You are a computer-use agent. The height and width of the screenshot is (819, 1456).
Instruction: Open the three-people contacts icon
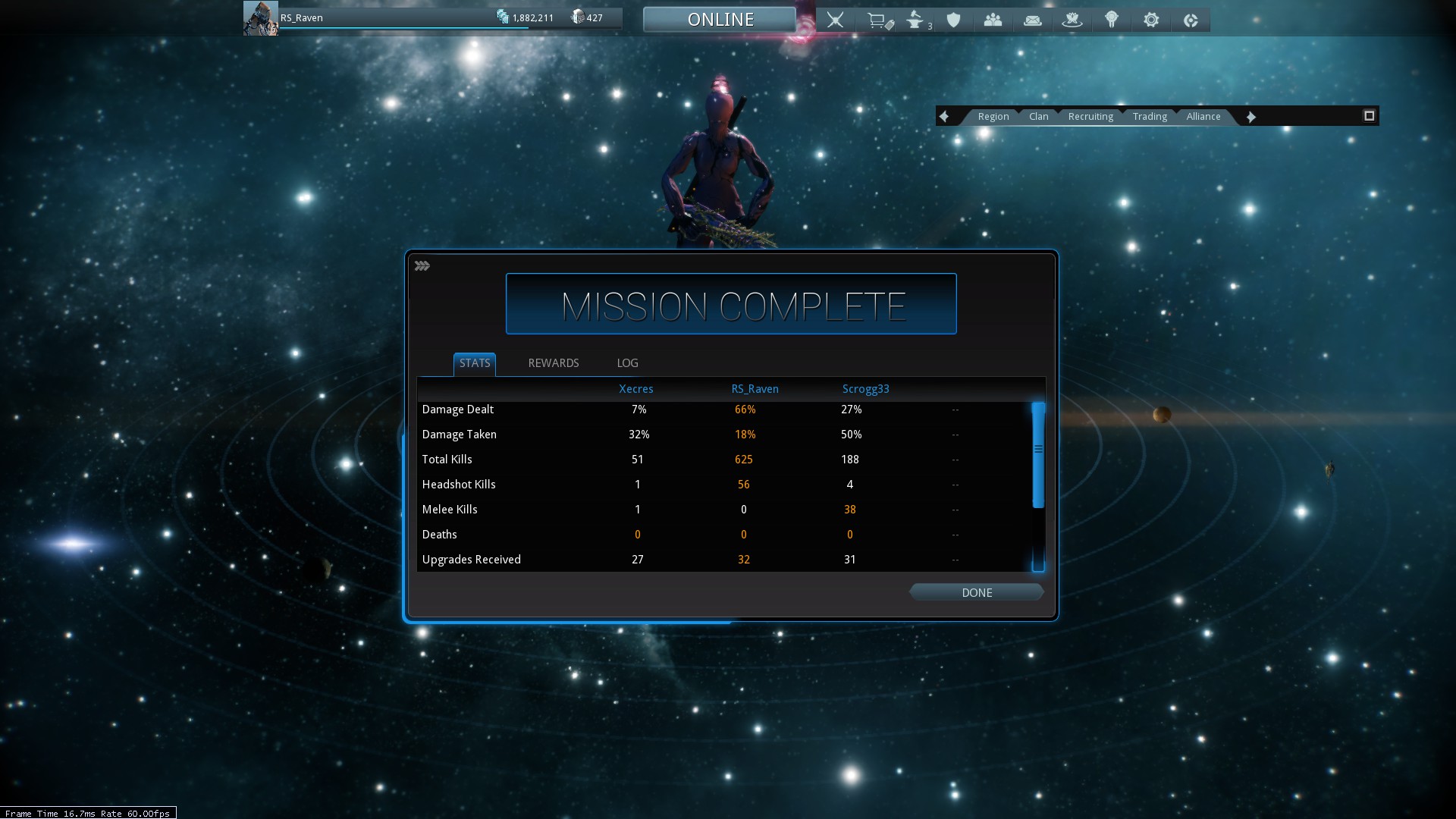[x=993, y=20]
